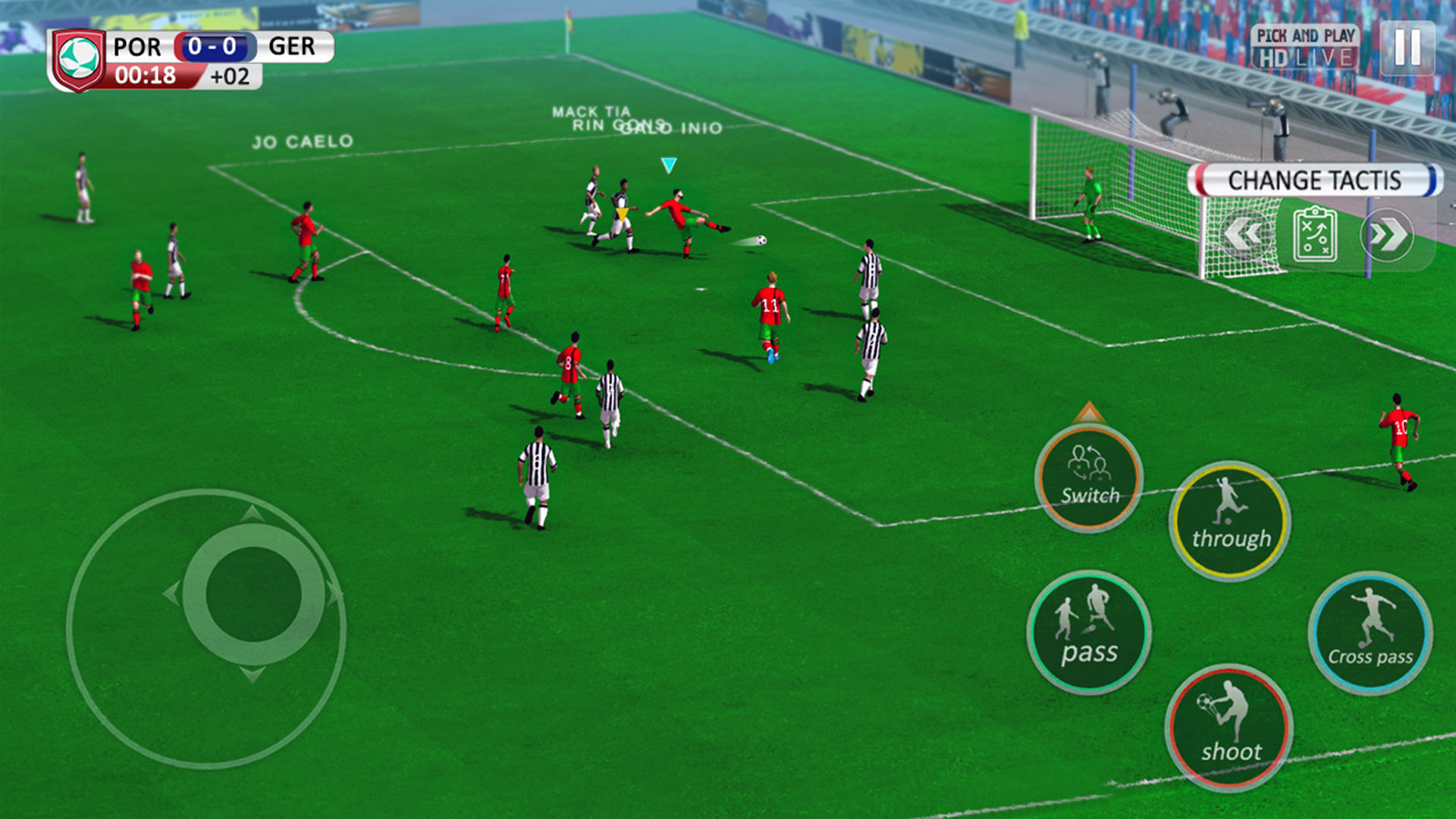The image size is (1456, 819).
Task: Use the Cross pass action icon
Action: pyautogui.click(x=1370, y=630)
